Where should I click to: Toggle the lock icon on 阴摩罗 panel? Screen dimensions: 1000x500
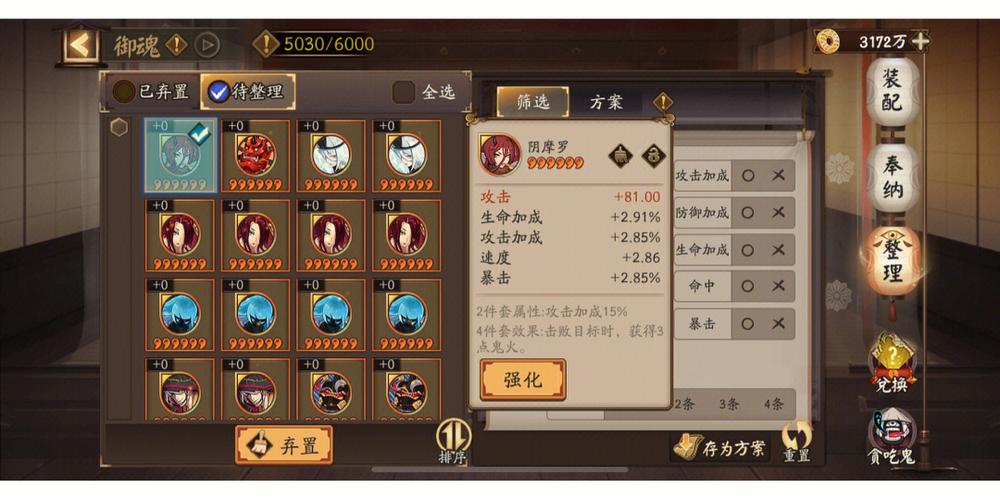click(654, 155)
